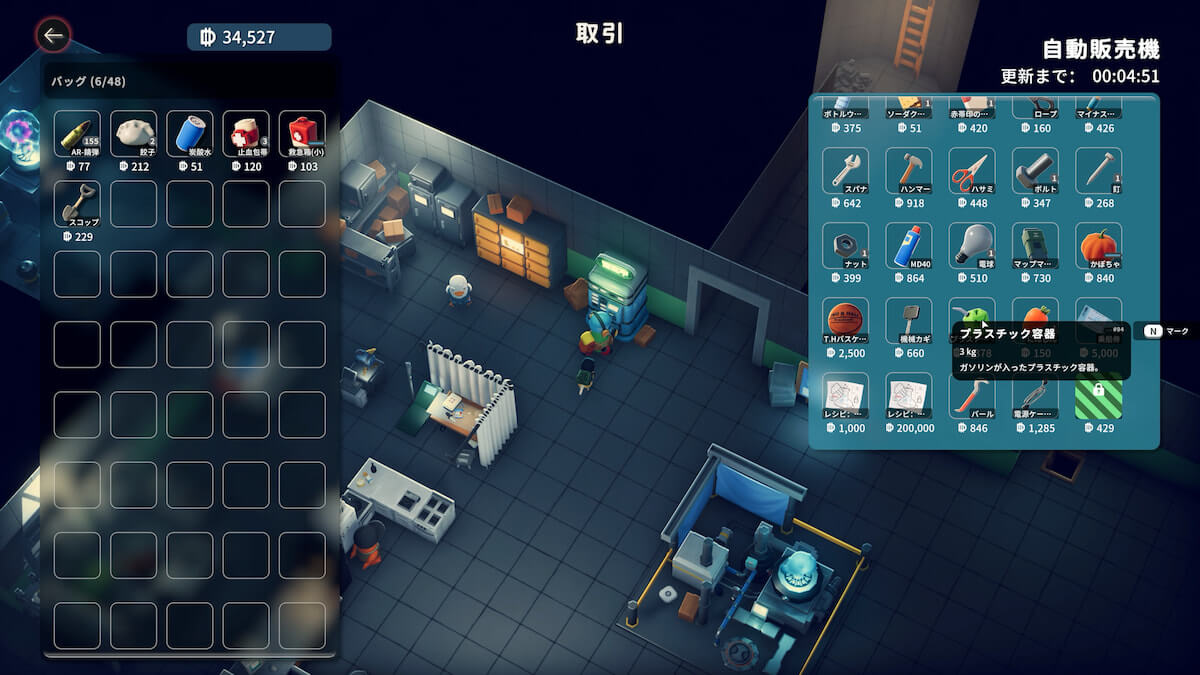Choose the crowbar (バール) priced 846

point(972,396)
